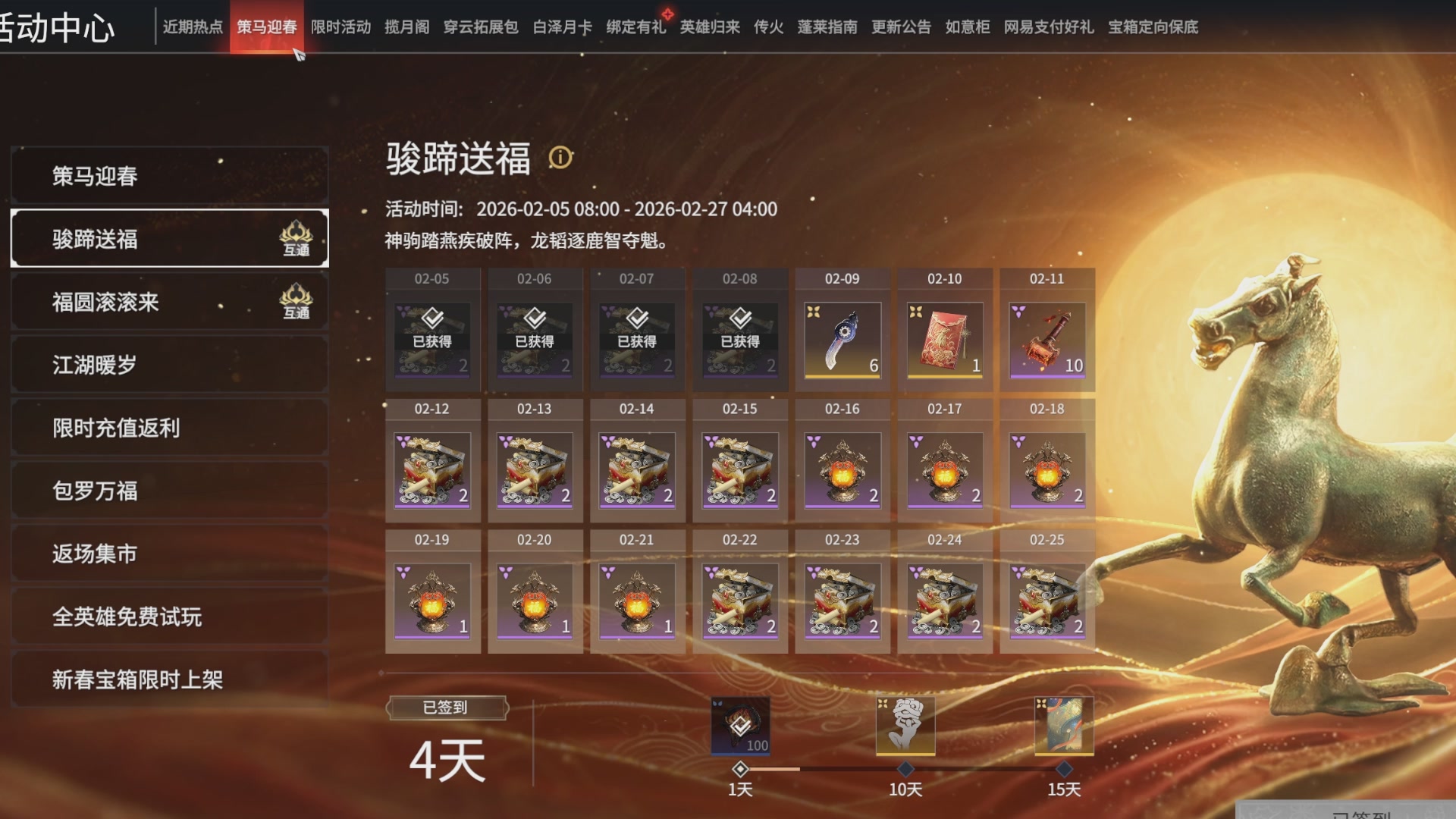Open the 白泽月卡 monthly card page
Screen dimensions: 1456x819
[560, 27]
